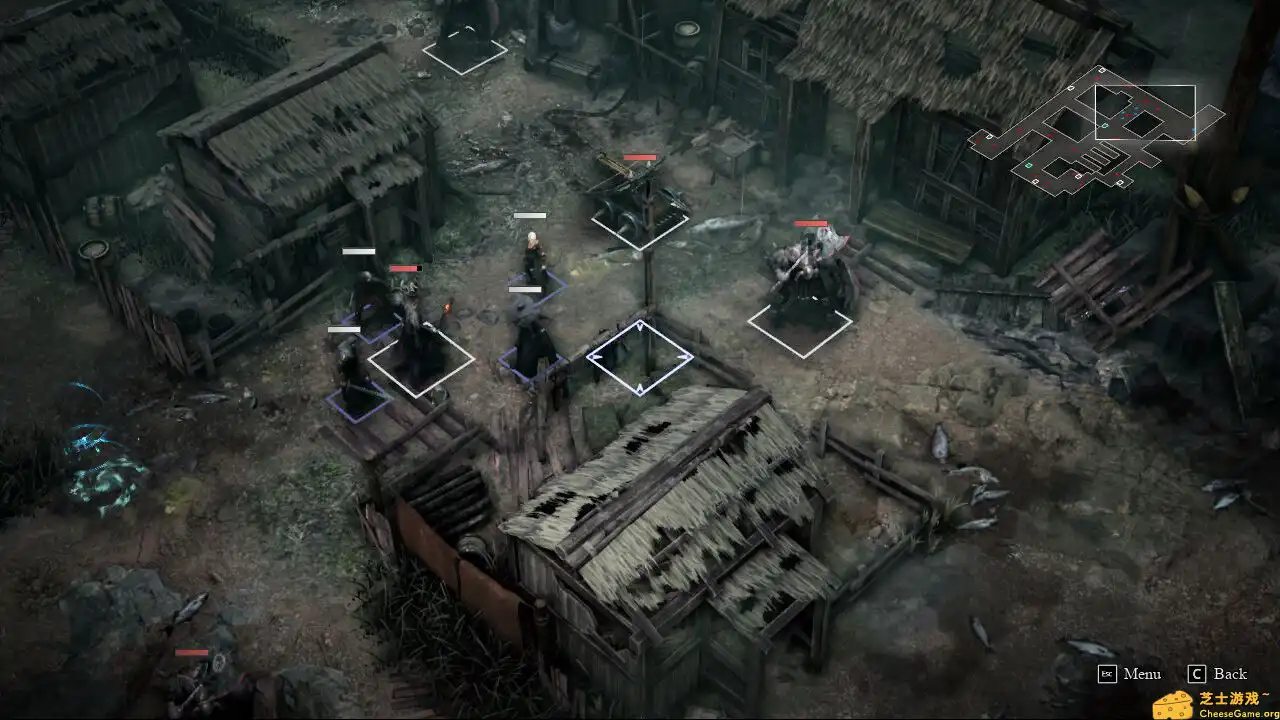Click the viewport rectangle inside the minimap
1280x720 pixels.
1146,113
